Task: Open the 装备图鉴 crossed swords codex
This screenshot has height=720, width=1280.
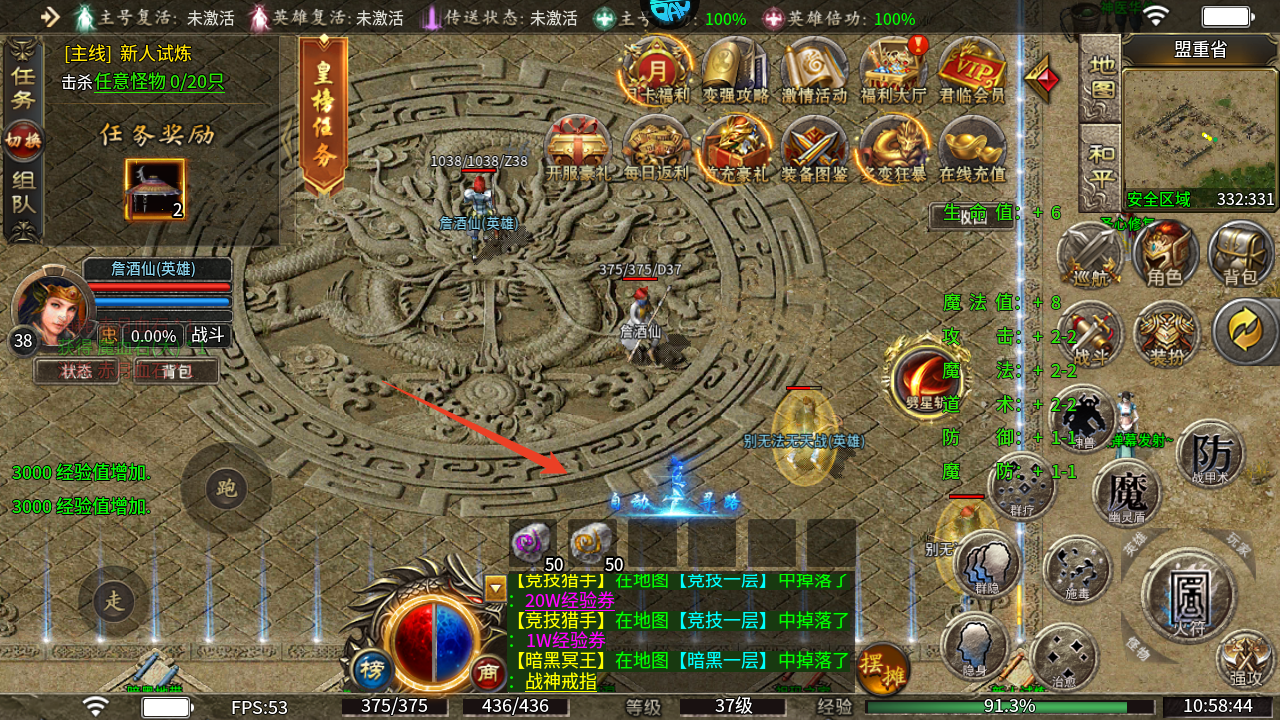Action: [814, 147]
